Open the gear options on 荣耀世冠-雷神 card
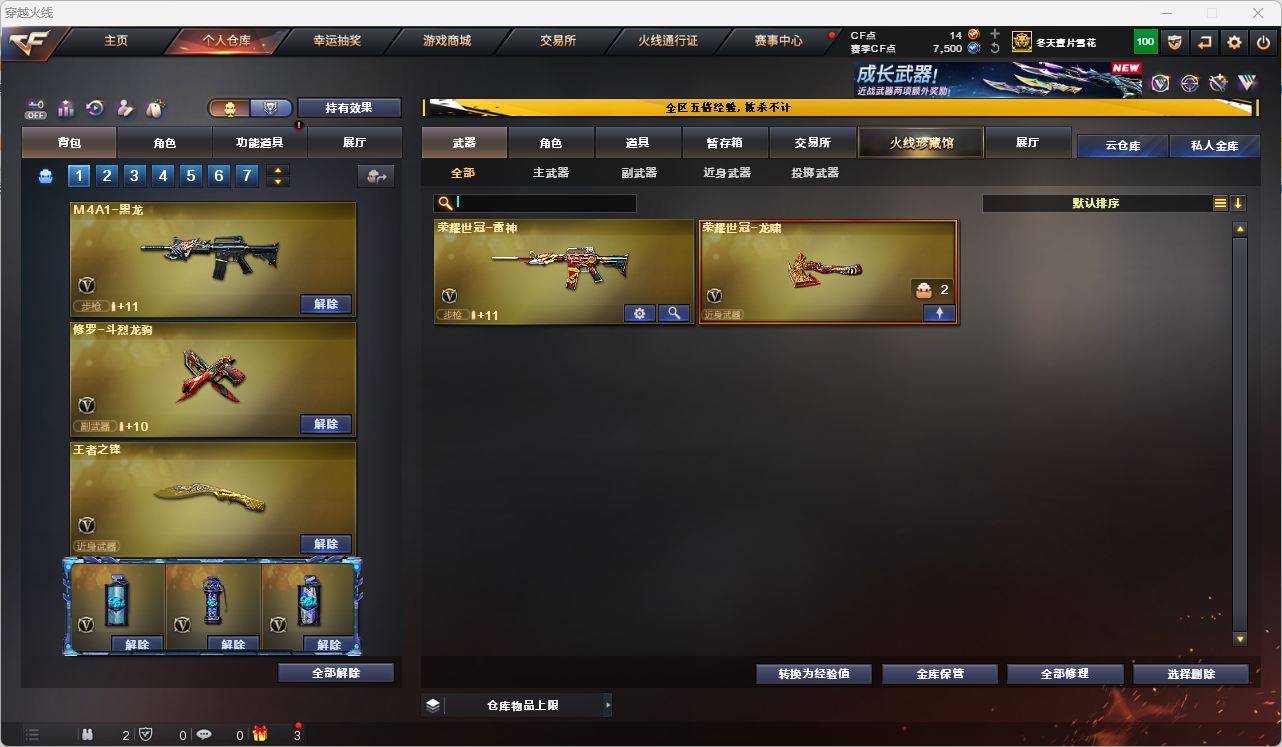 (x=639, y=313)
